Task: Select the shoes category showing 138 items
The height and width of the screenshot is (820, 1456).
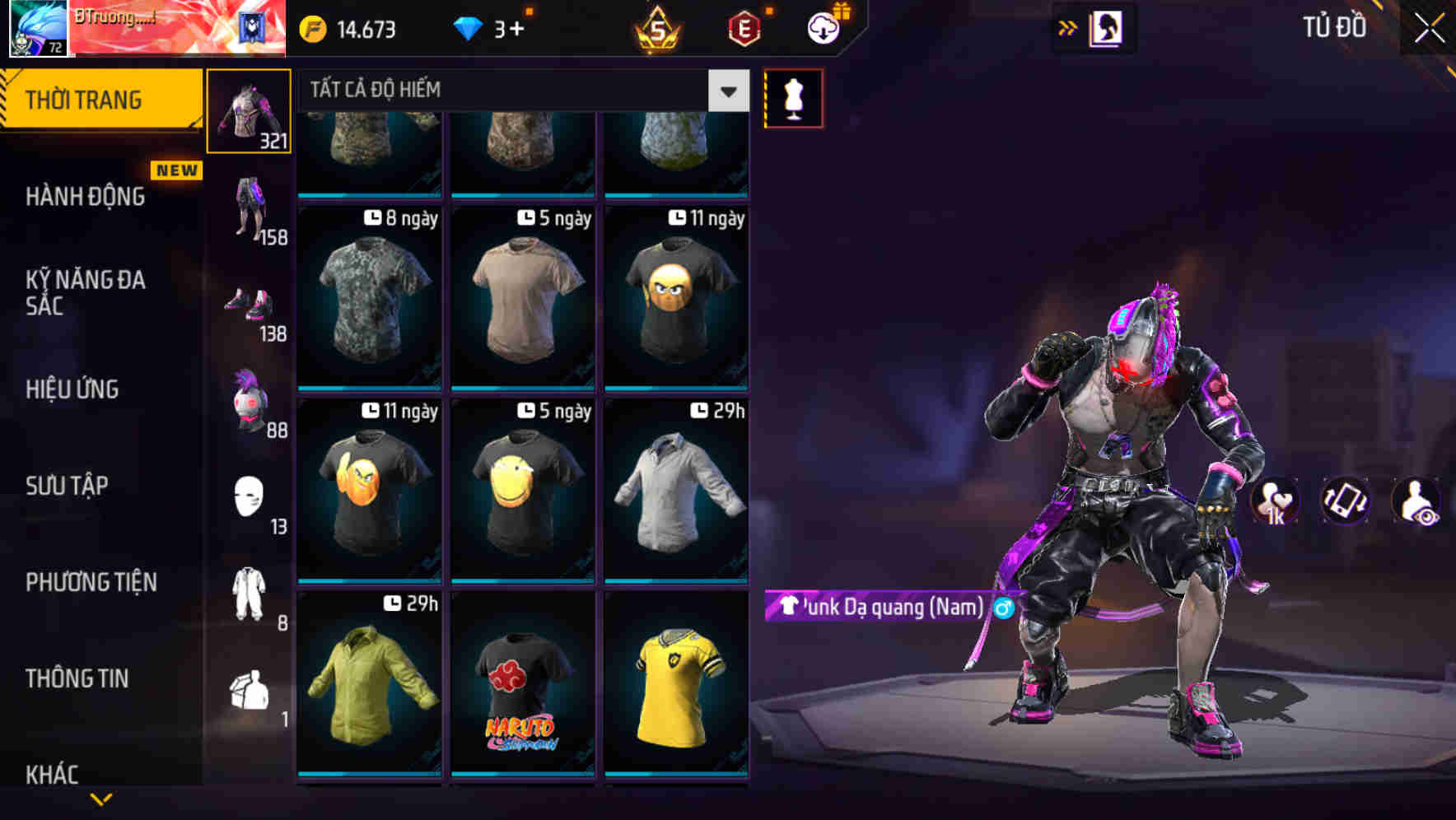Action: 249,305
